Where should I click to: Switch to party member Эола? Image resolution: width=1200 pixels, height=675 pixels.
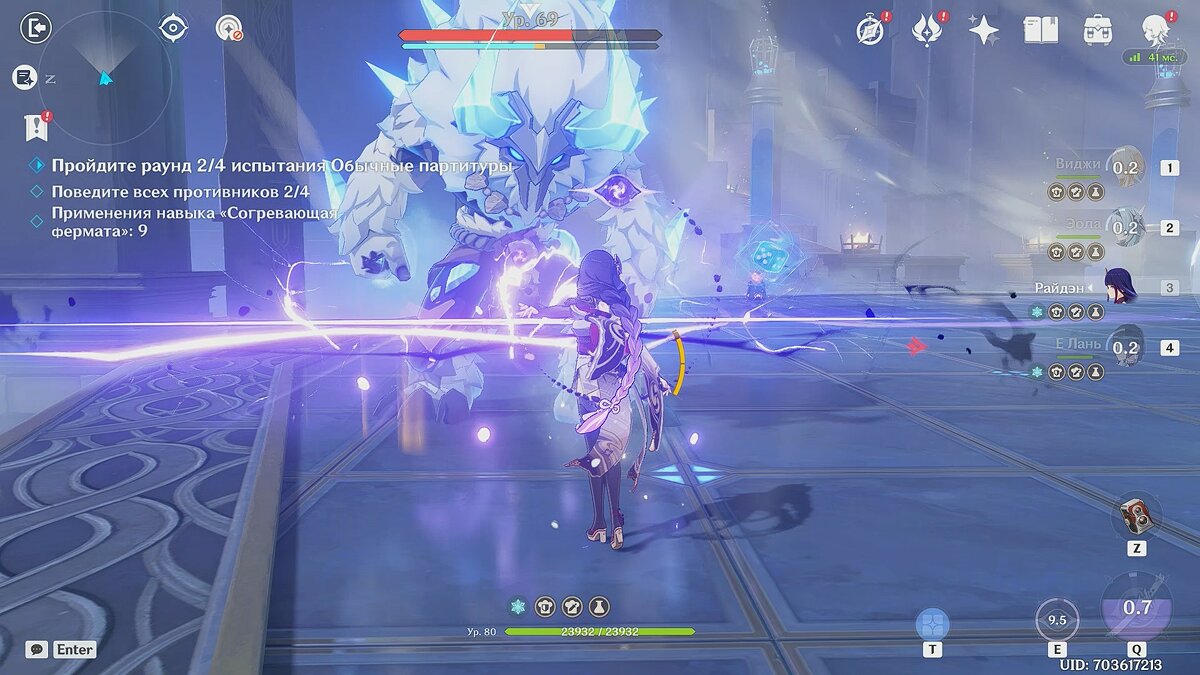tap(1125, 228)
